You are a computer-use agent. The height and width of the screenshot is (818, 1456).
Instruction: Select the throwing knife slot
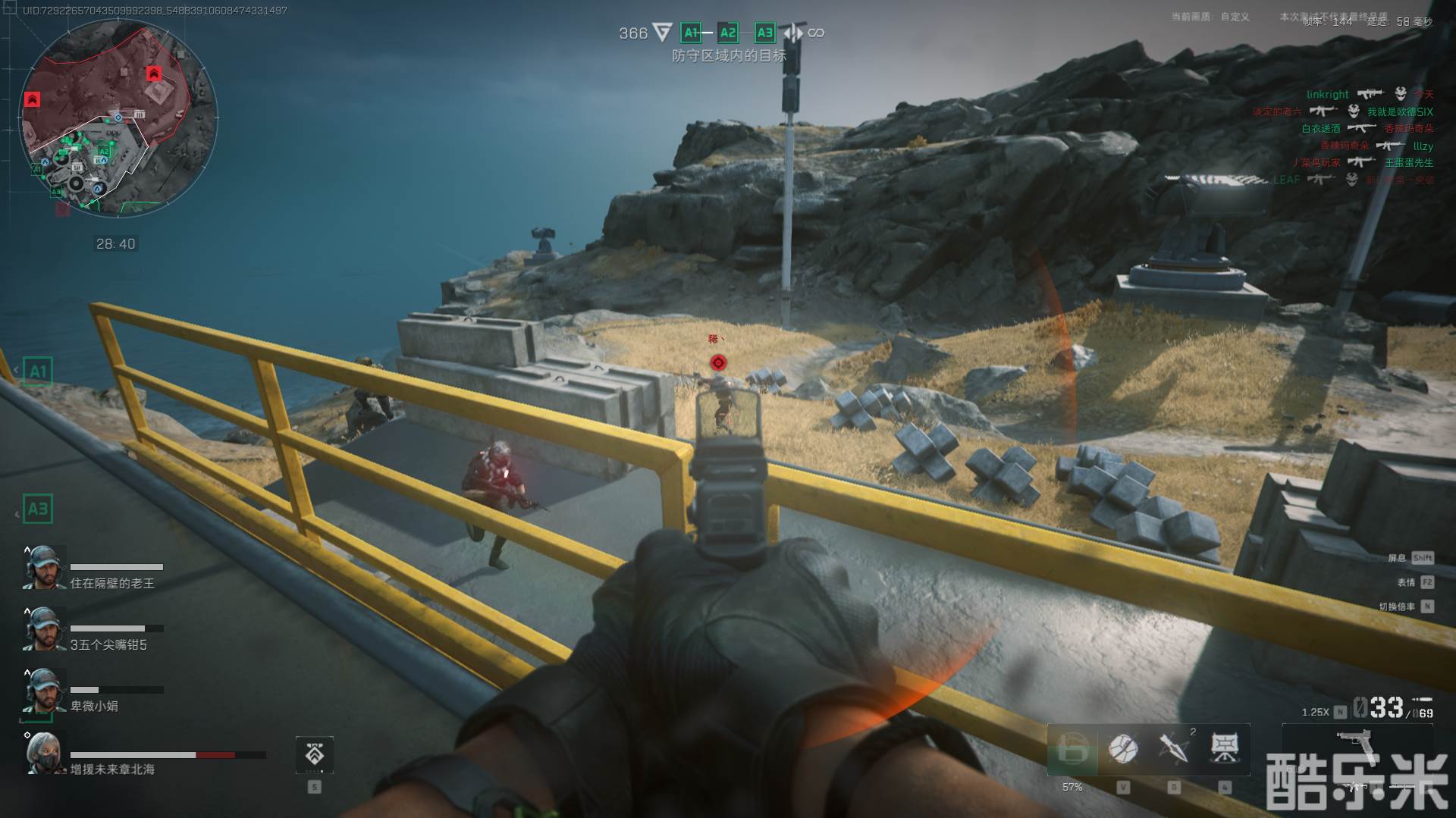click(1174, 749)
